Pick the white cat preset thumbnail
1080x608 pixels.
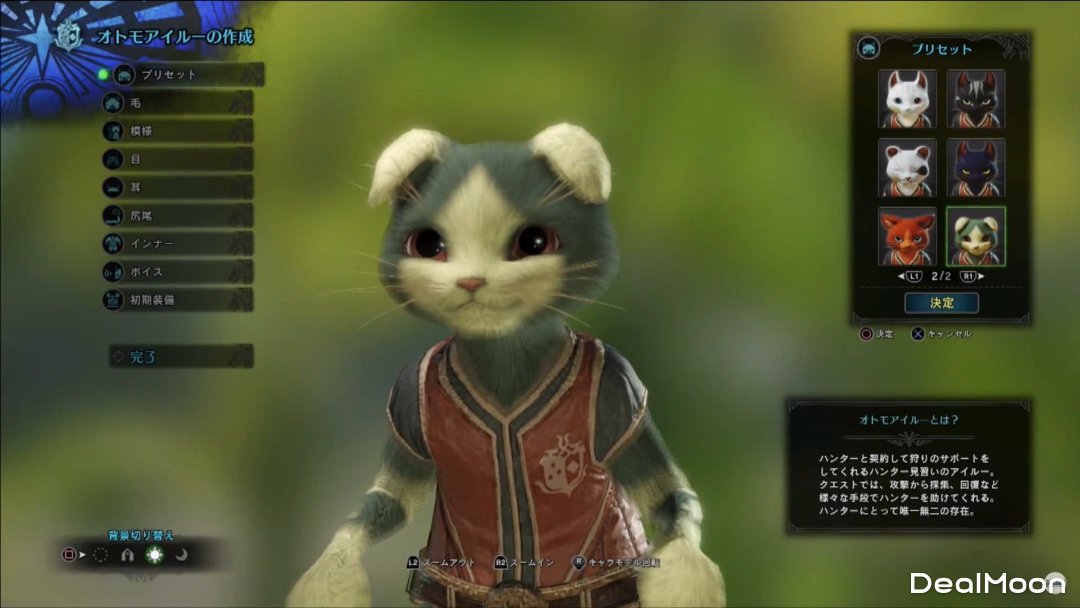pos(908,99)
